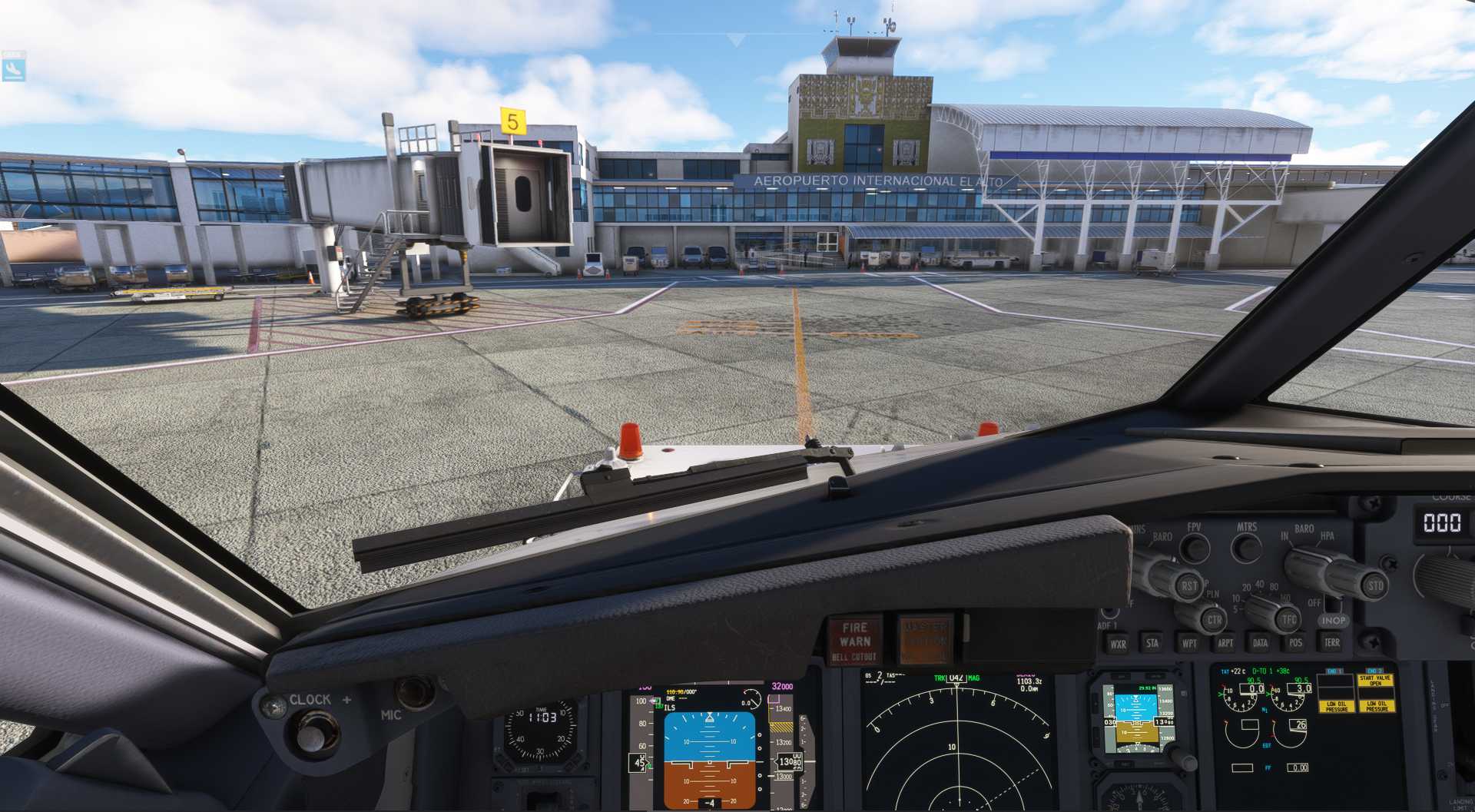Reset the MASTER CAUTION light
1475x812 pixels.
click(926, 638)
